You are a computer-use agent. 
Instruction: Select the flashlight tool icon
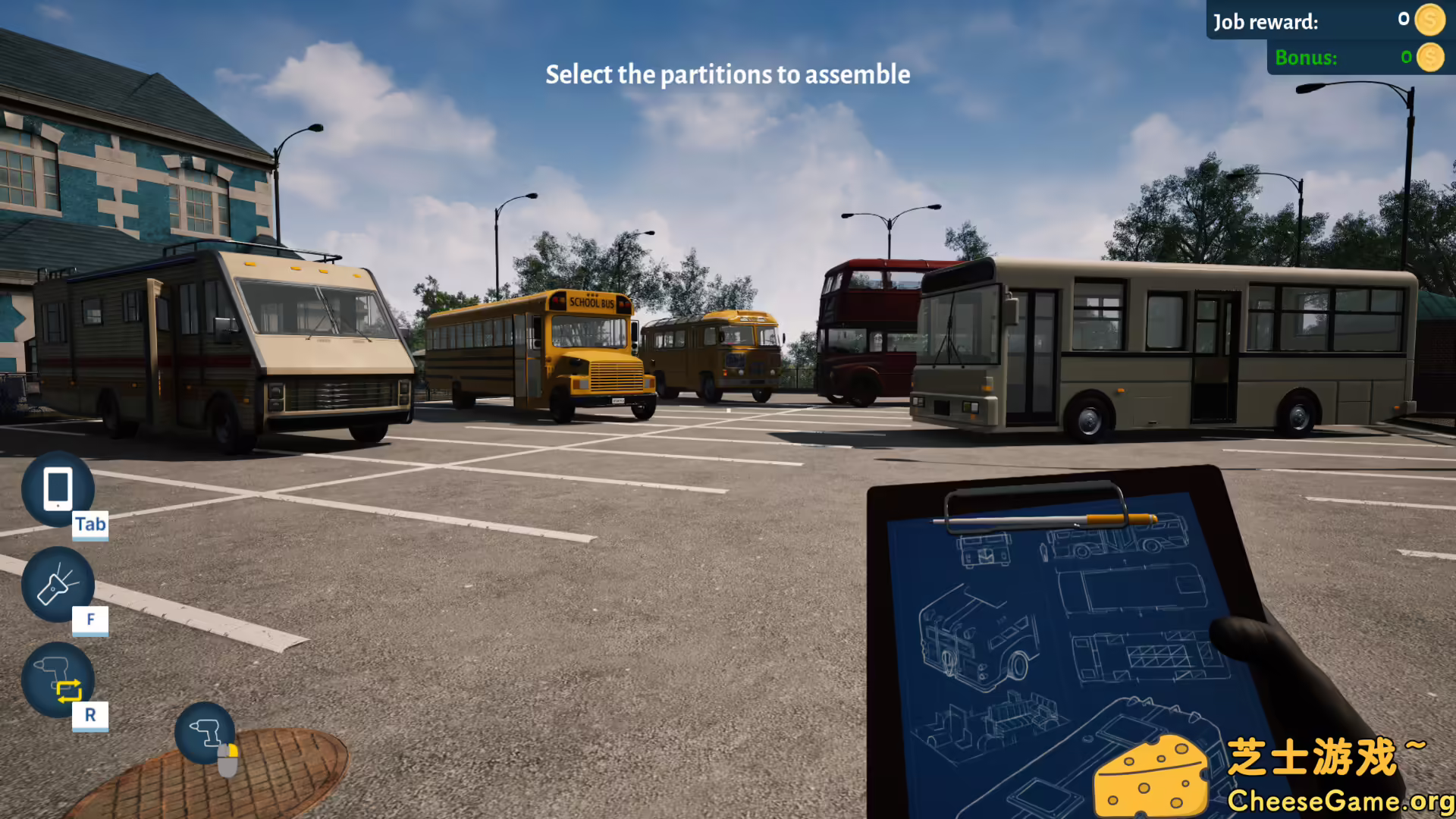[59, 585]
